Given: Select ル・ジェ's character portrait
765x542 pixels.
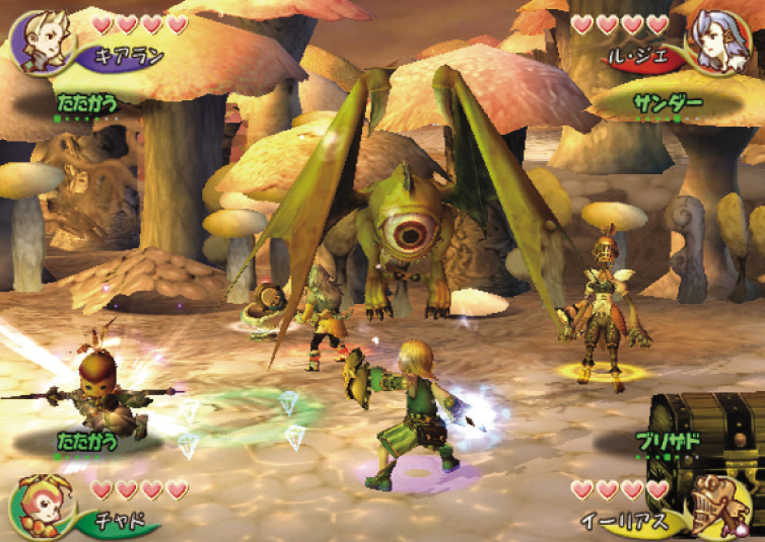Looking at the screenshot, I should pos(716,41).
